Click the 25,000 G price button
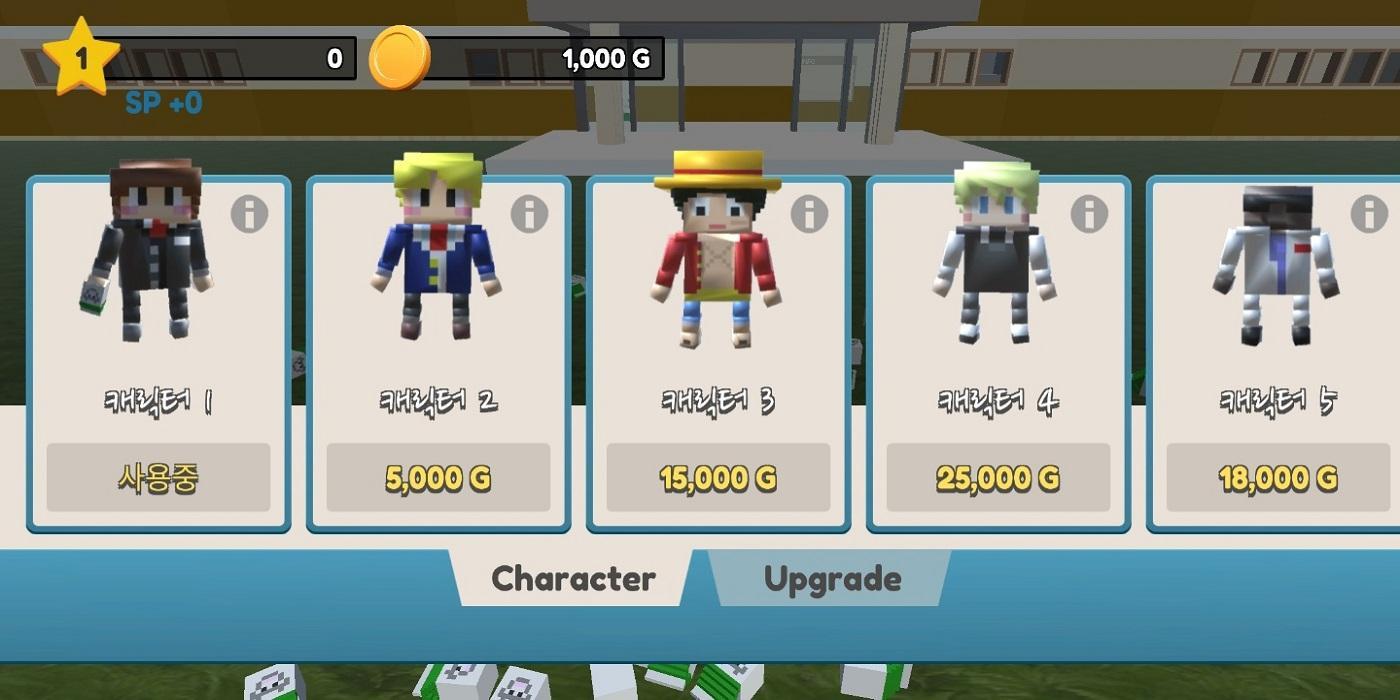 [x=998, y=478]
